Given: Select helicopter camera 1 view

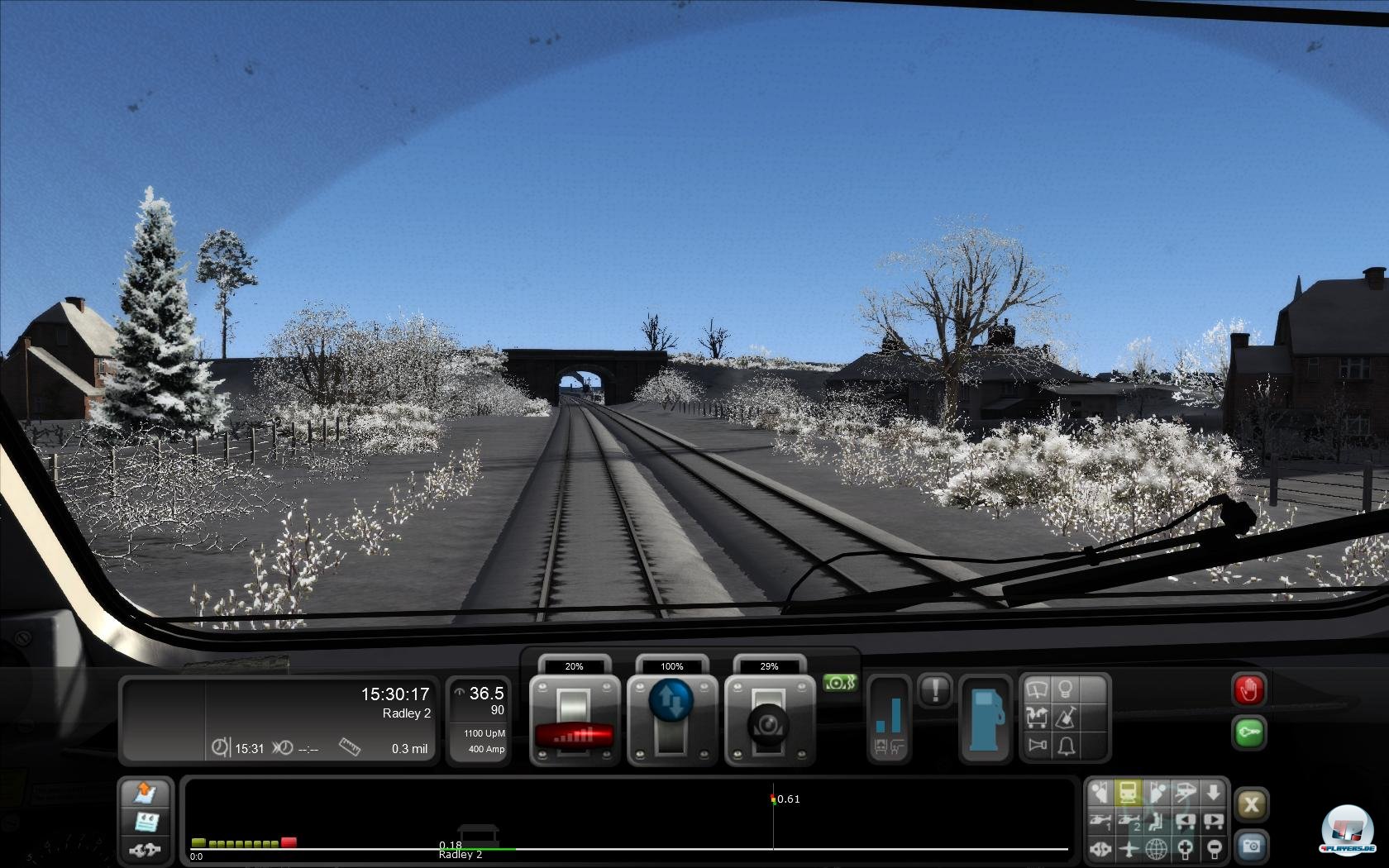Looking at the screenshot, I should tap(1102, 823).
